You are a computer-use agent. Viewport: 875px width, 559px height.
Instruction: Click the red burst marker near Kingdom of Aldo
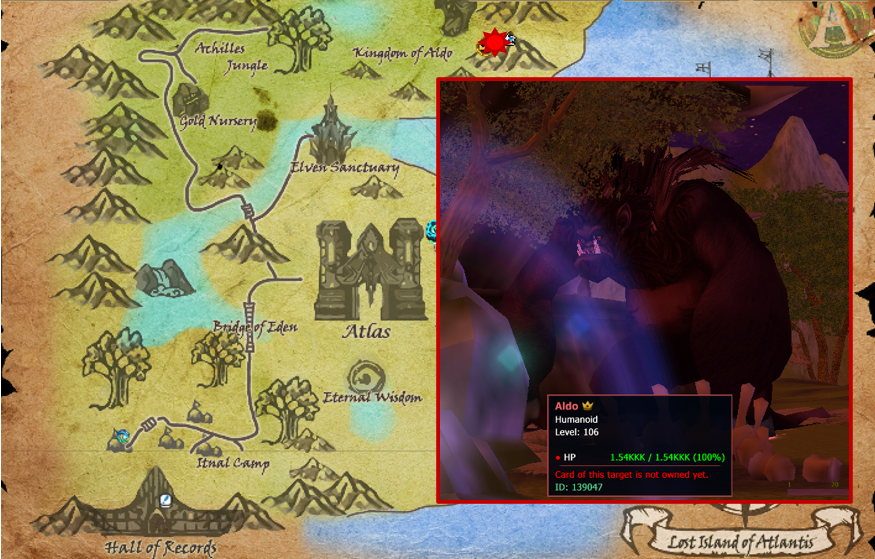491,43
